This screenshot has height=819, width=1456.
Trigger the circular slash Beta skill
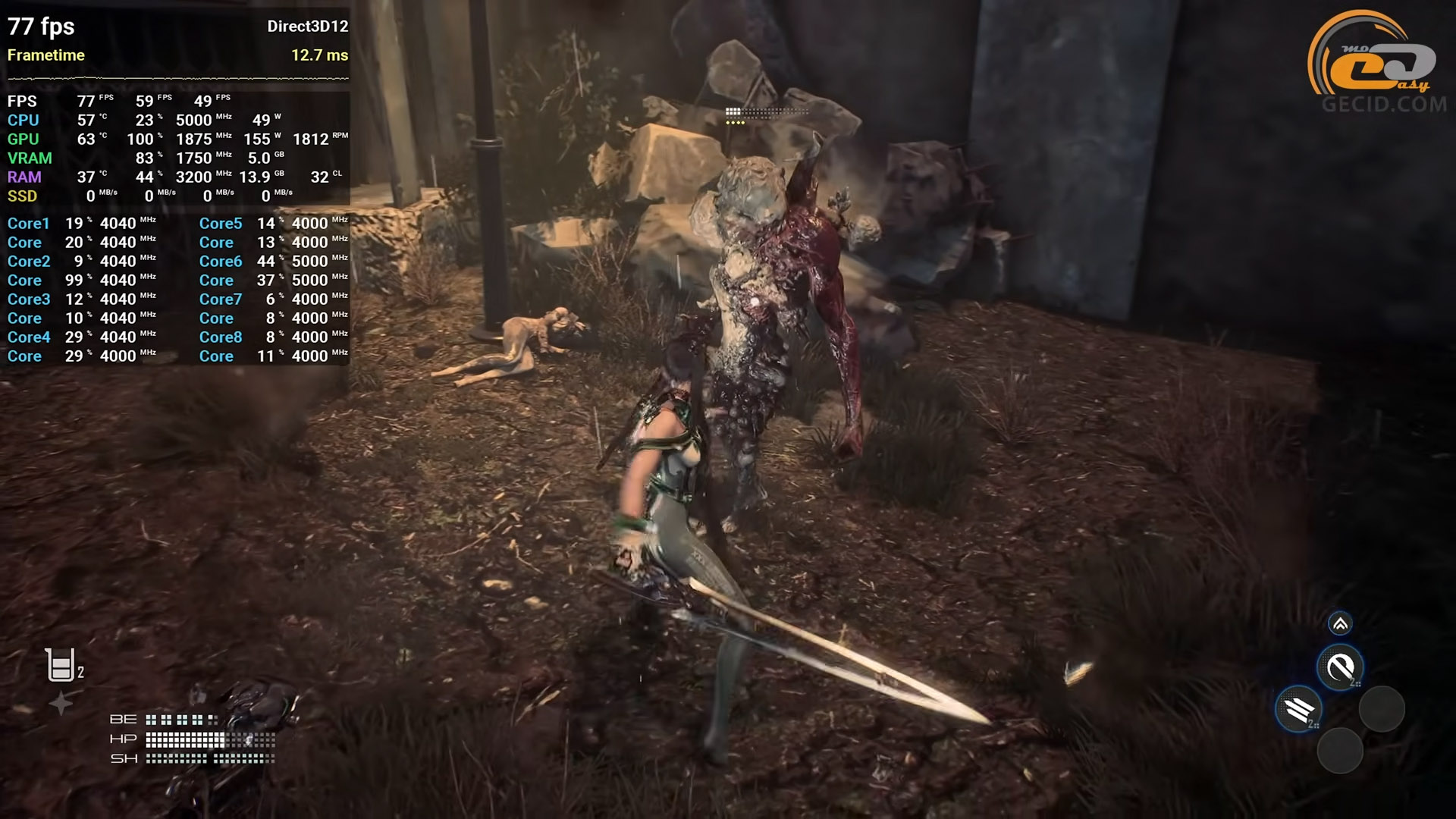click(1340, 667)
